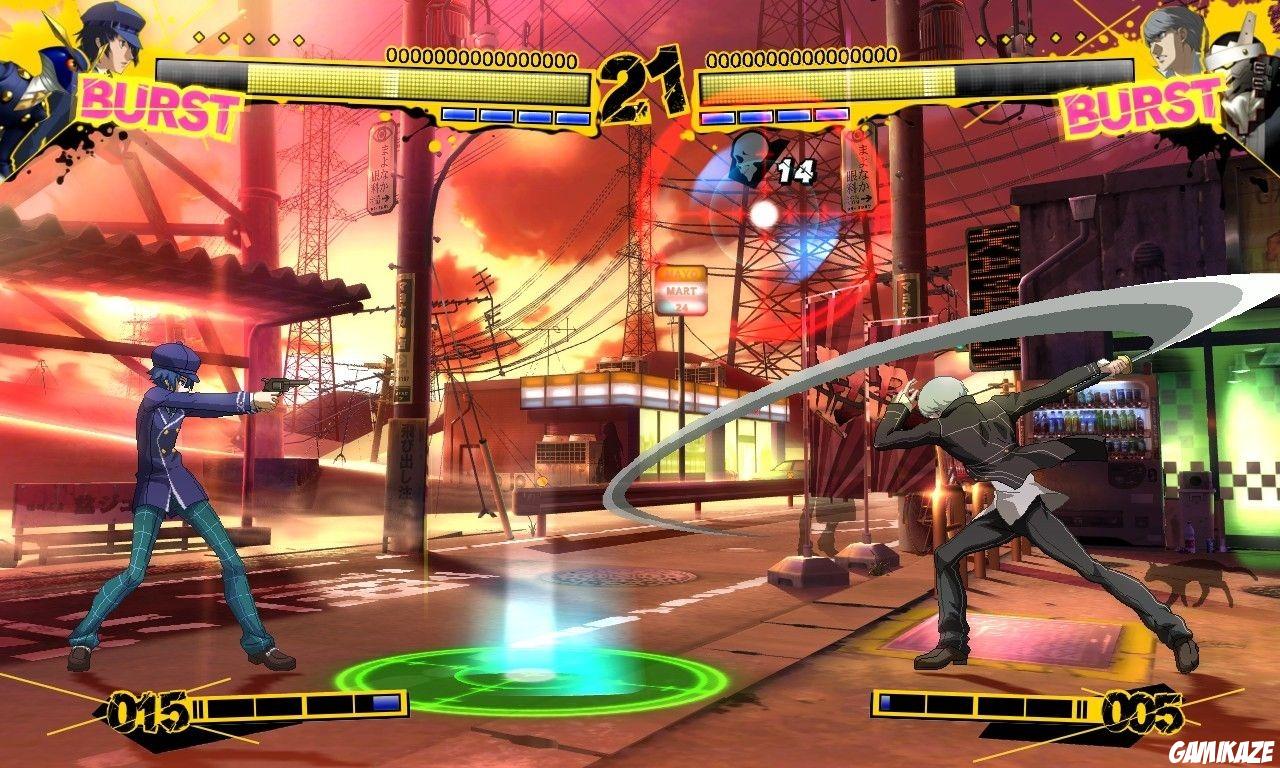Click the GAMIKAZE watermark
This screenshot has width=1280, height=768.
(1222, 753)
